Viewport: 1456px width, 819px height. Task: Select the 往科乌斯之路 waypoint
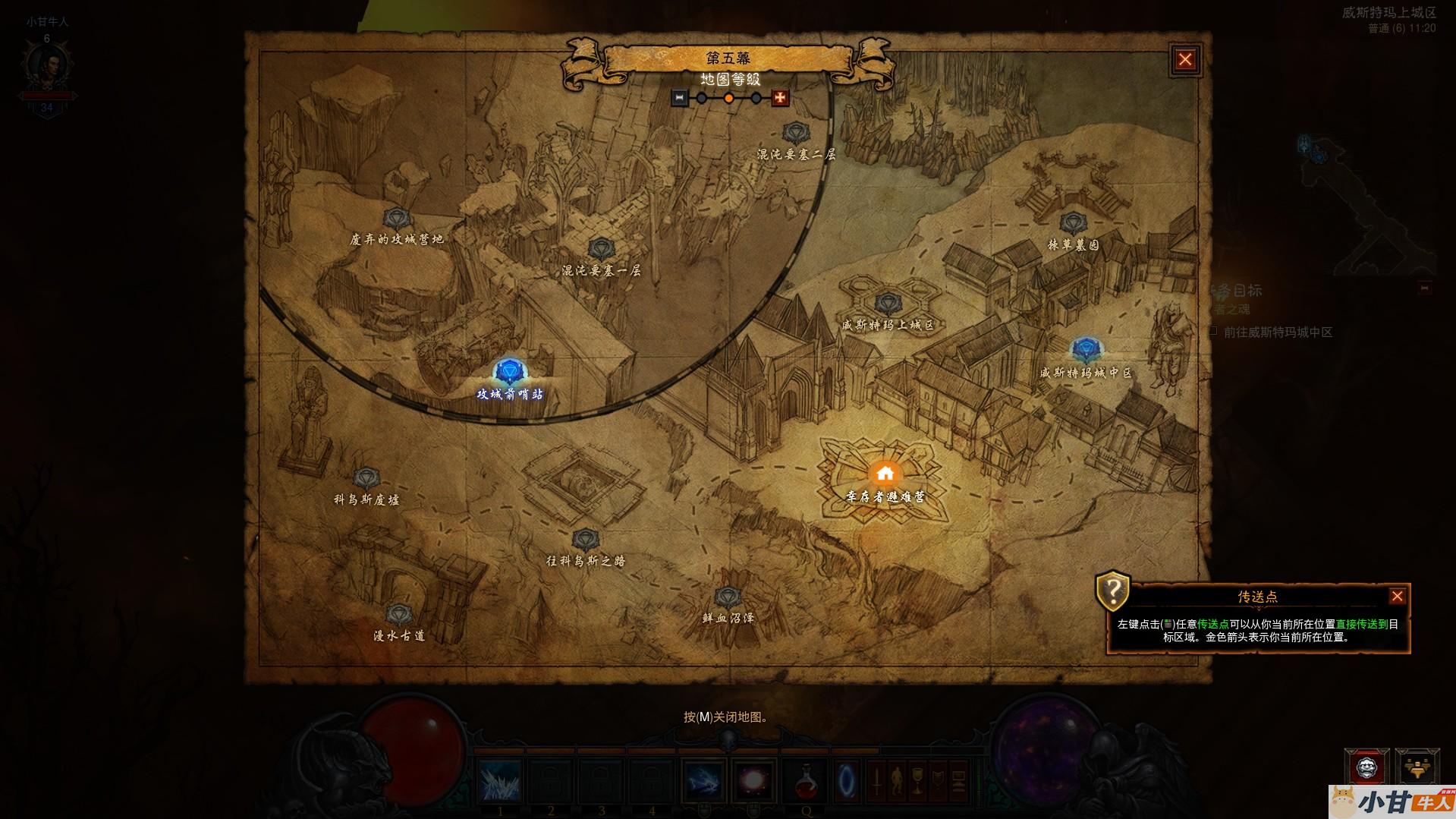tap(584, 540)
